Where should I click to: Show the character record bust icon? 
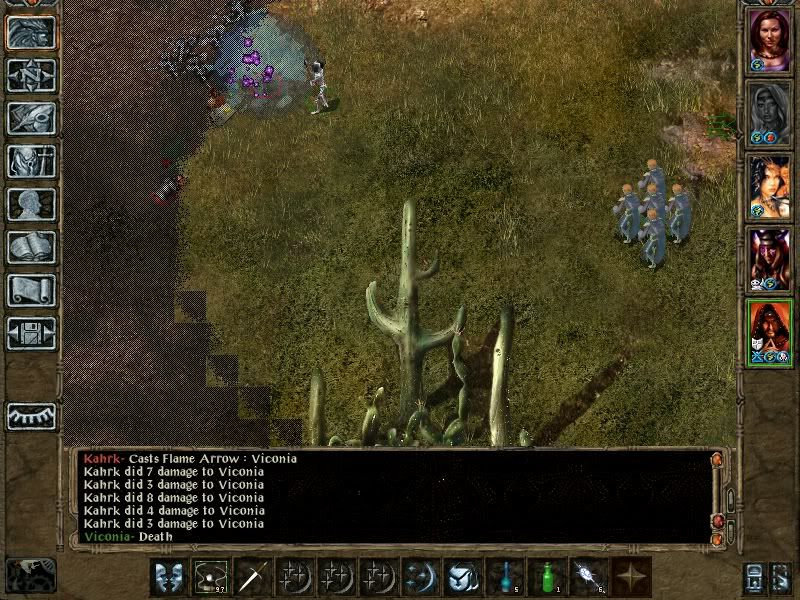coord(31,204)
